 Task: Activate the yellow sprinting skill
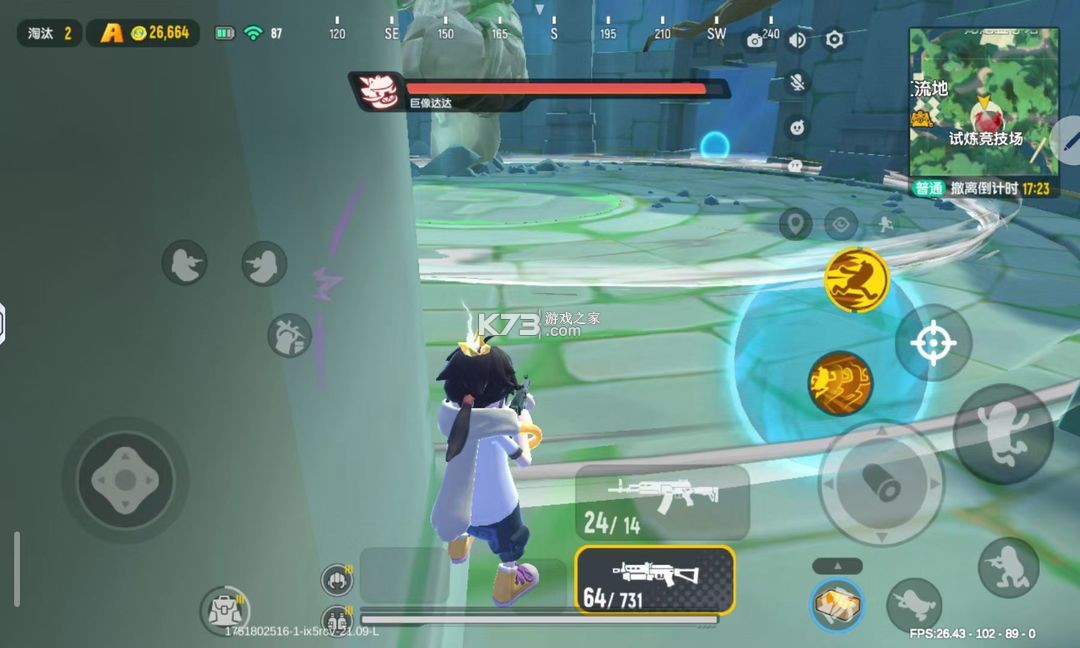point(857,279)
